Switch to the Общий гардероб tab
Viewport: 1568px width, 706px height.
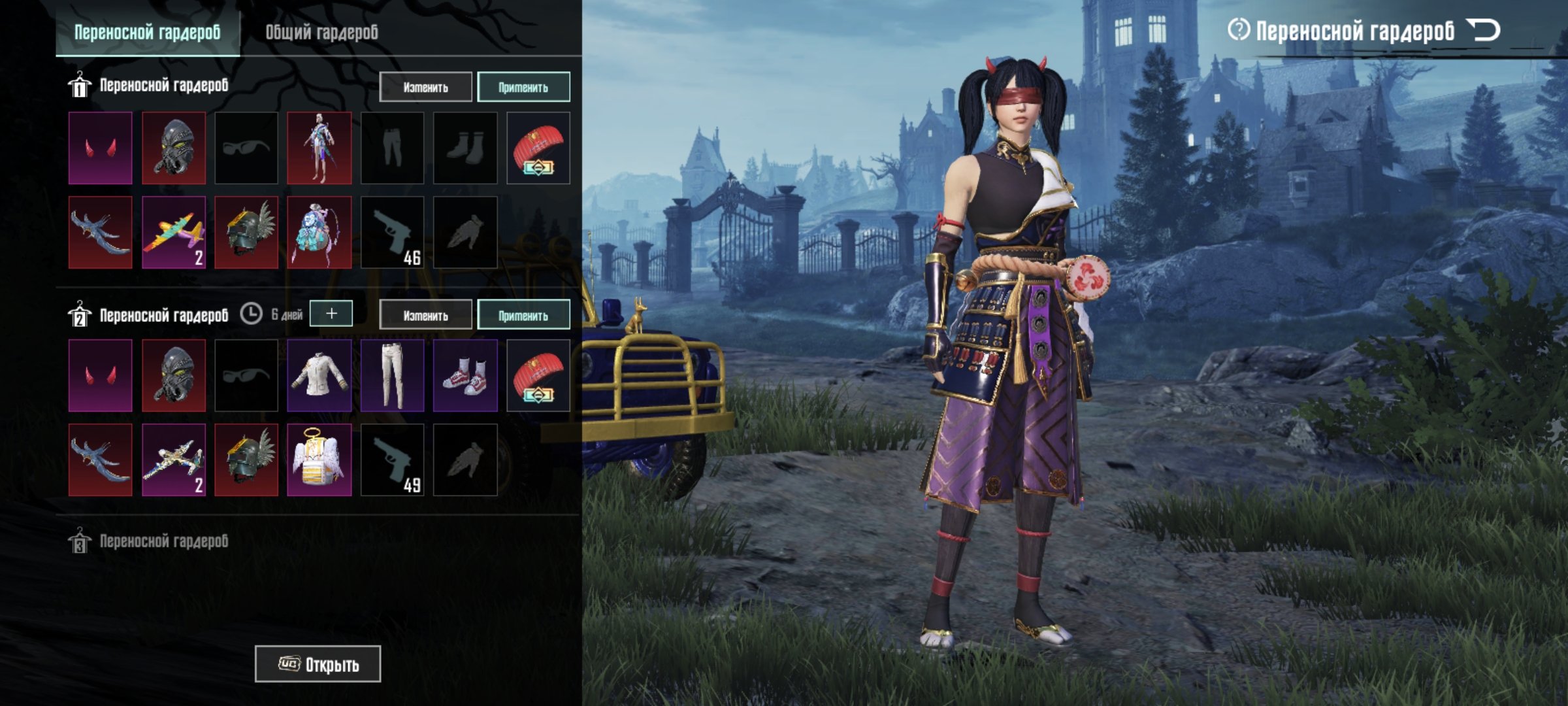321,32
